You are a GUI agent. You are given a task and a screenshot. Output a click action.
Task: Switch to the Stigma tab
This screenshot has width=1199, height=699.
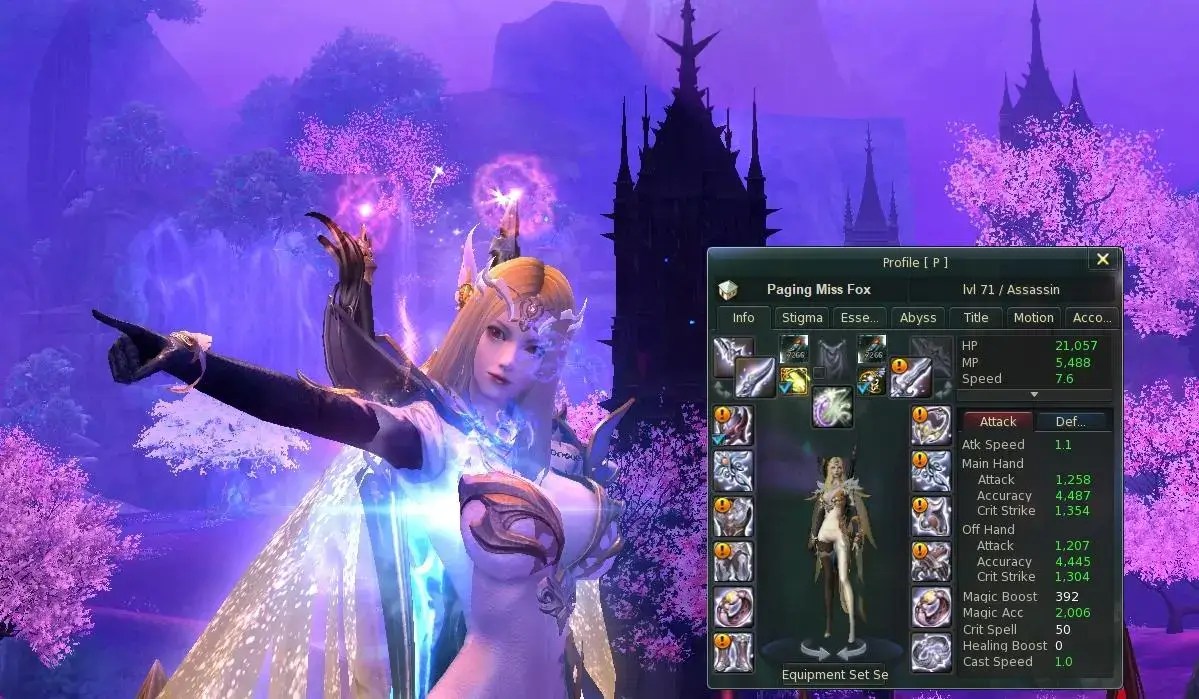802,318
